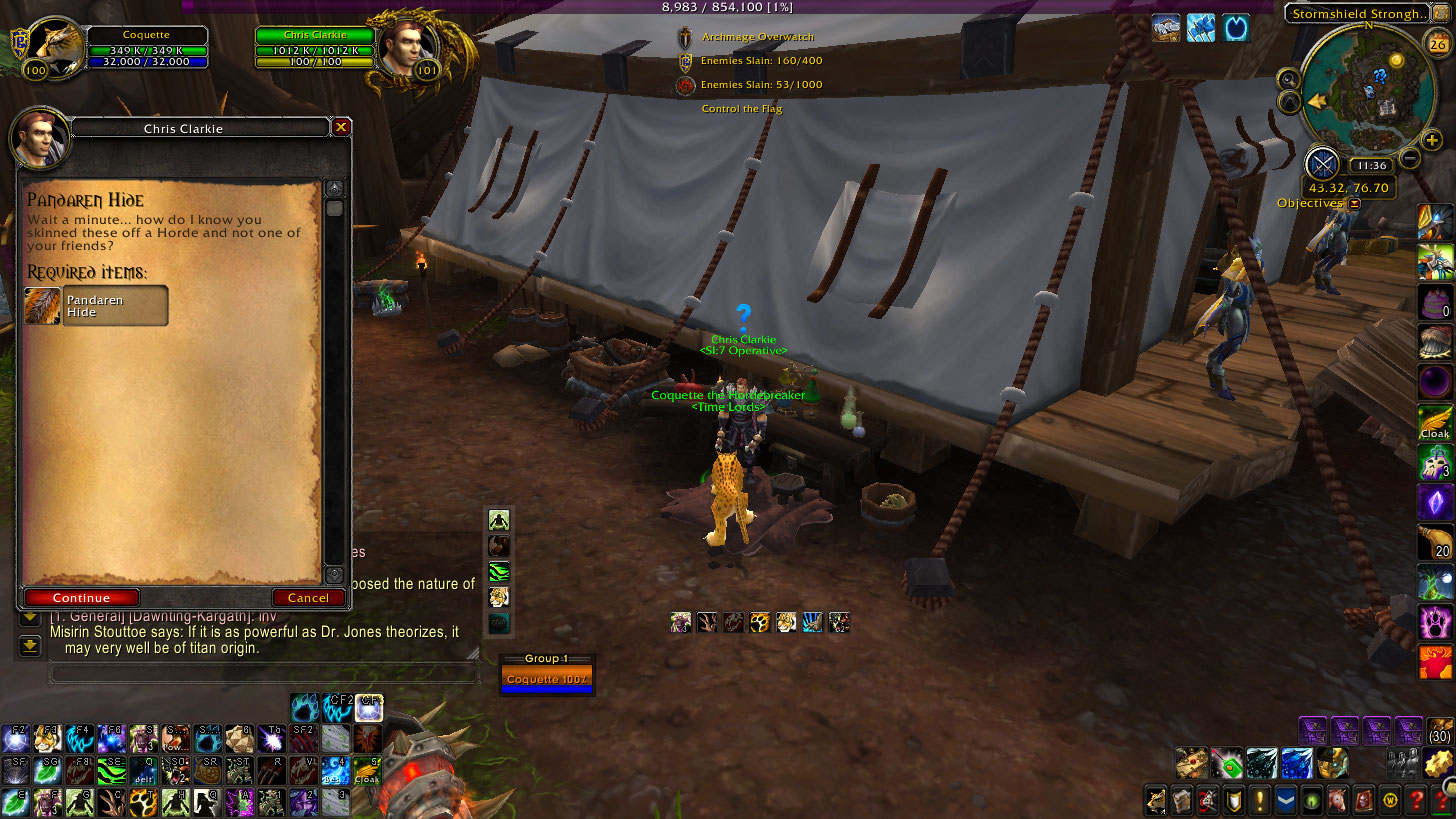Collapse the Objectives tracker
The image size is (1456, 819).
1355,203
